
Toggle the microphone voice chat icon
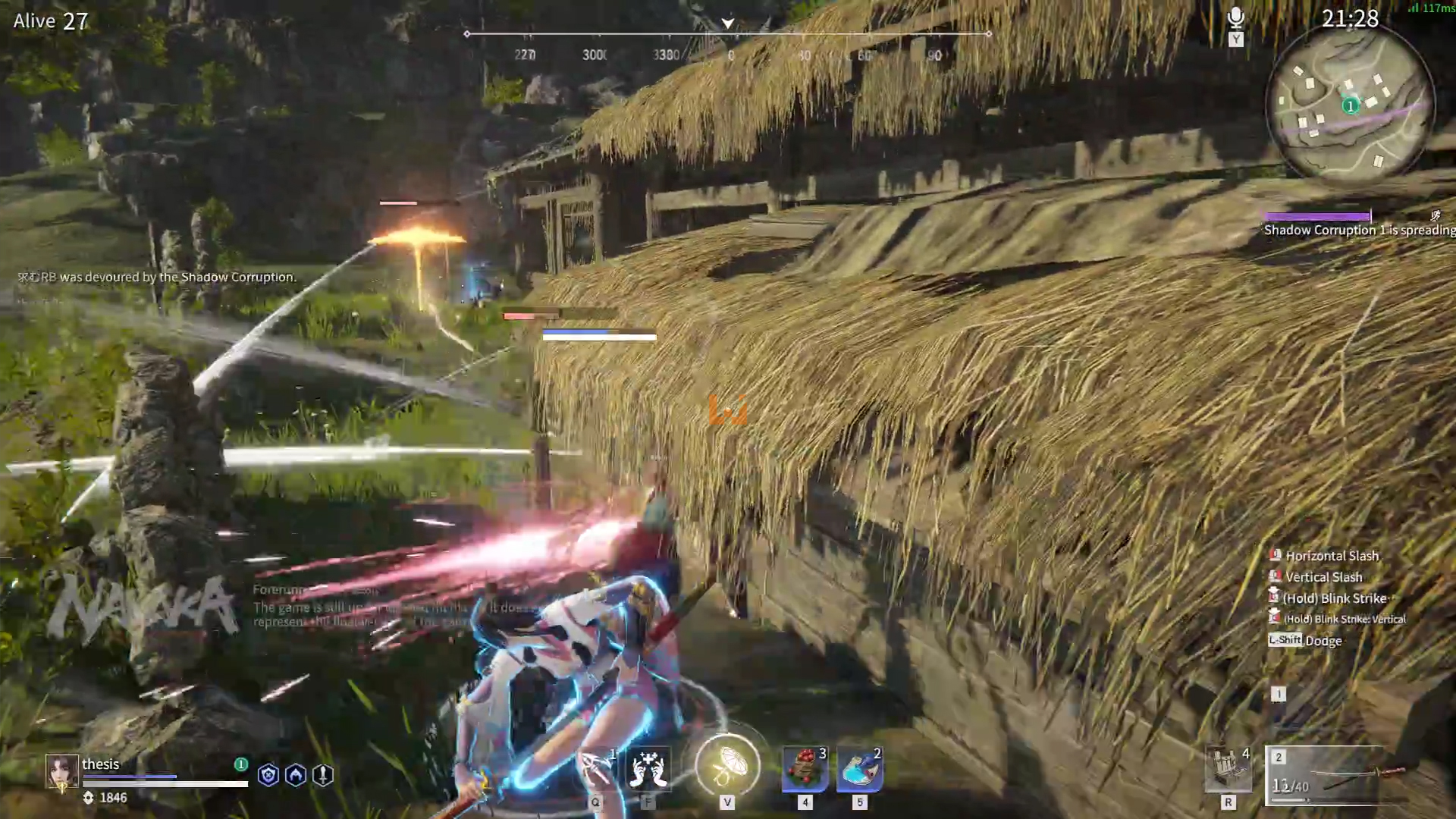[1236, 18]
